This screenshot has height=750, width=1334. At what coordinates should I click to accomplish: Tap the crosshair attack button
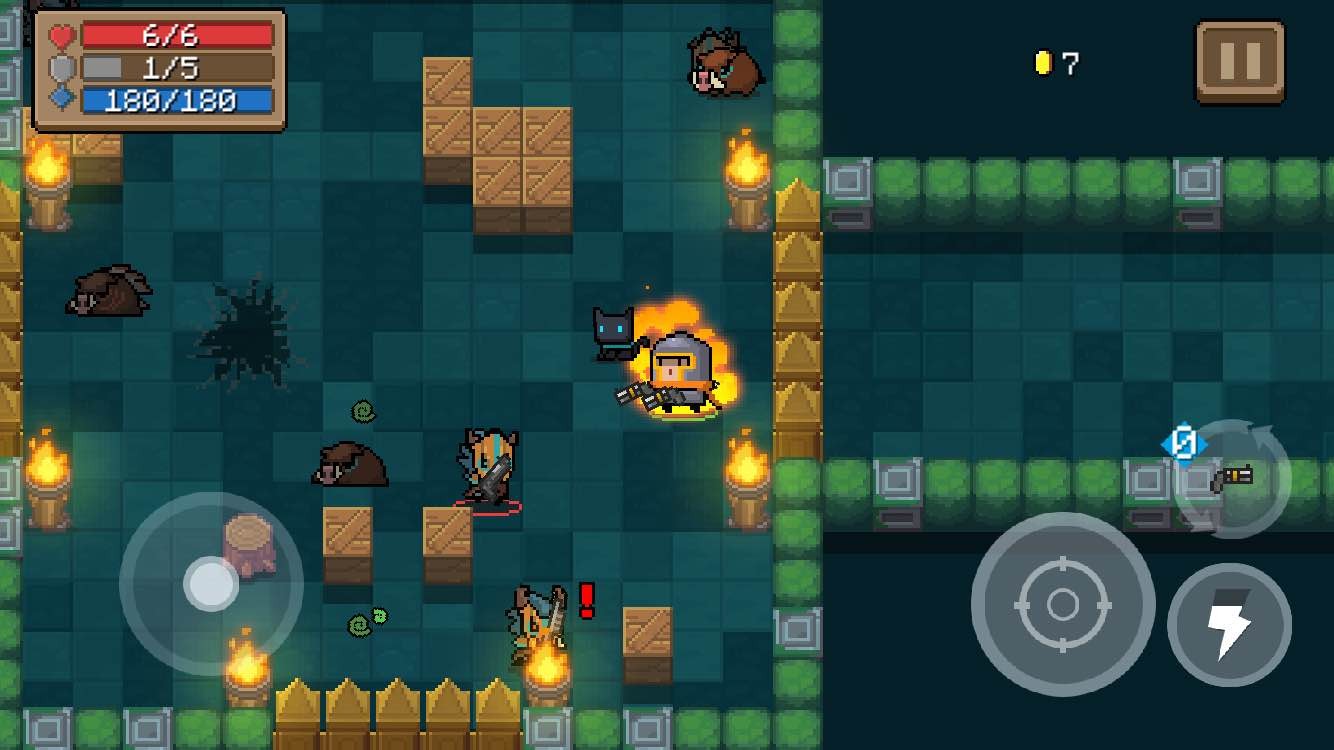click(x=1062, y=604)
